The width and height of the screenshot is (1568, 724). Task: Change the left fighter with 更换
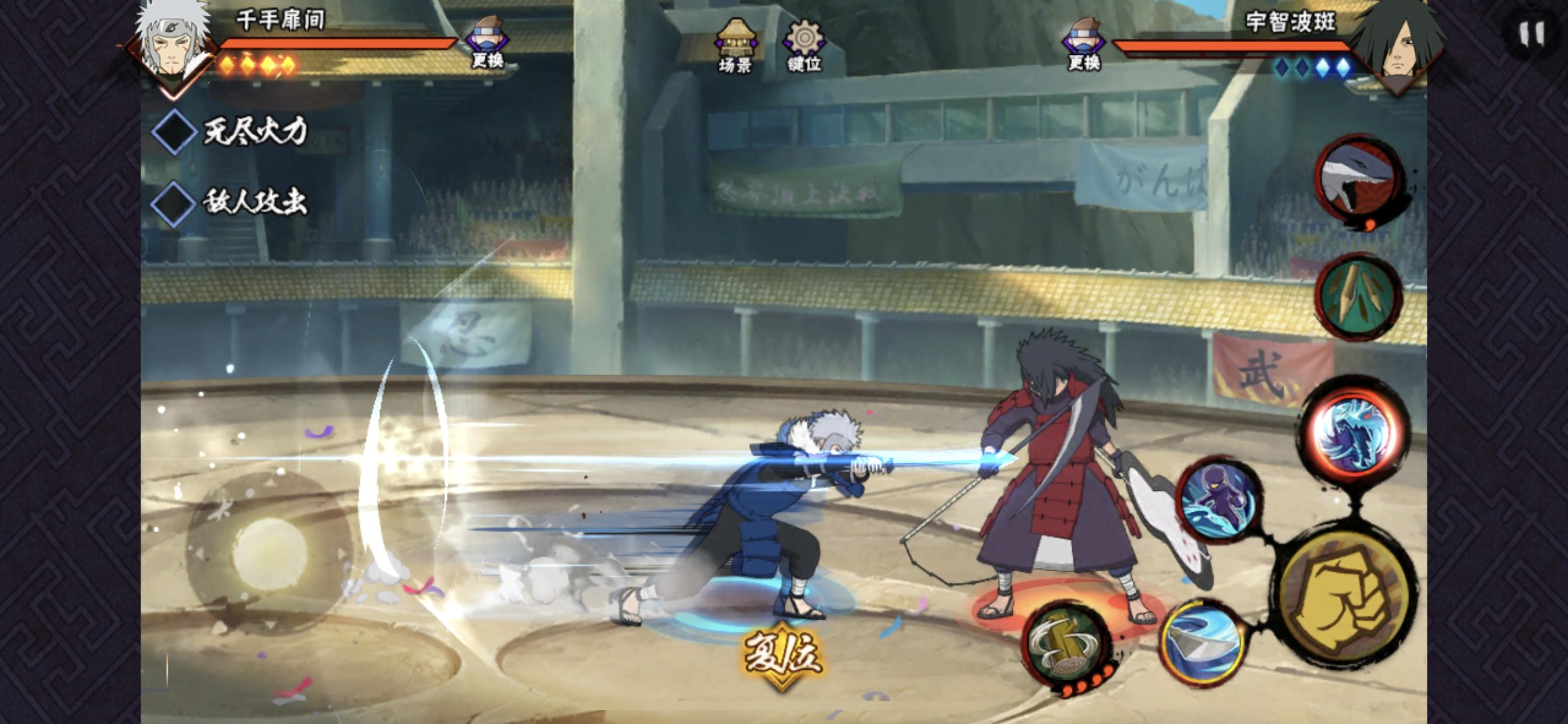pos(487,43)
